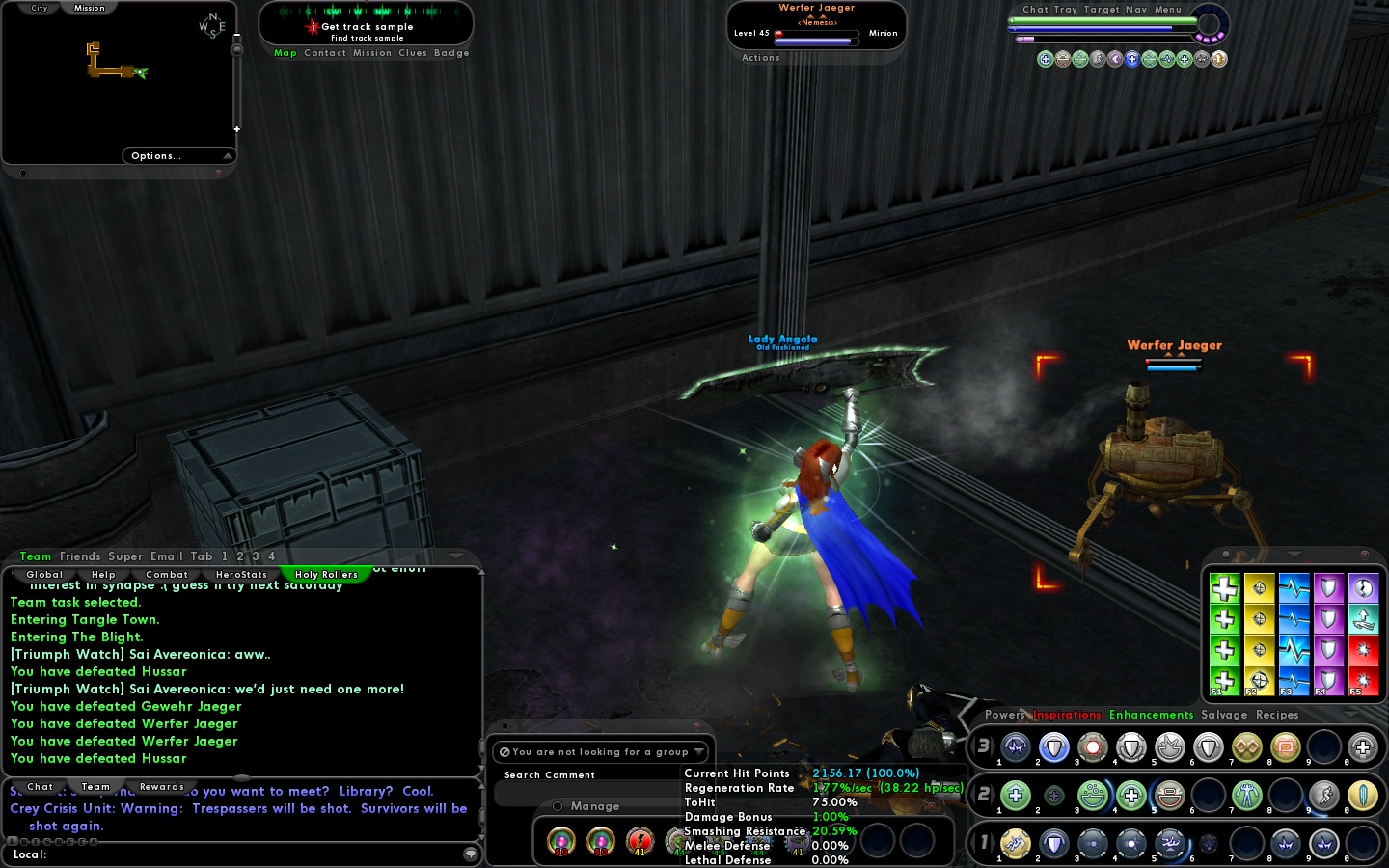Switch to the Global chat tab

pos(44,575)
